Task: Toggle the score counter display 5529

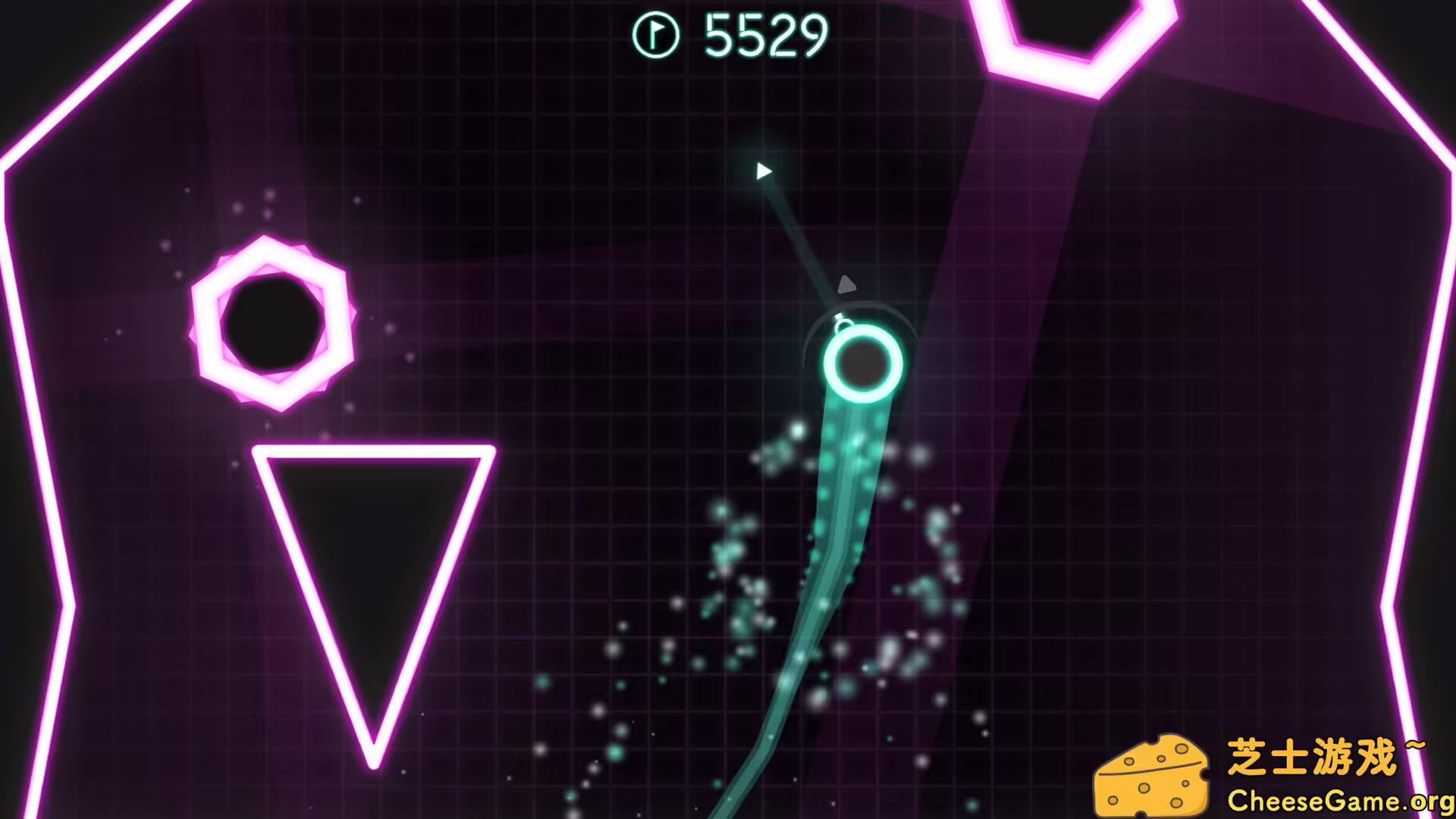Action: tap(766, 34)
